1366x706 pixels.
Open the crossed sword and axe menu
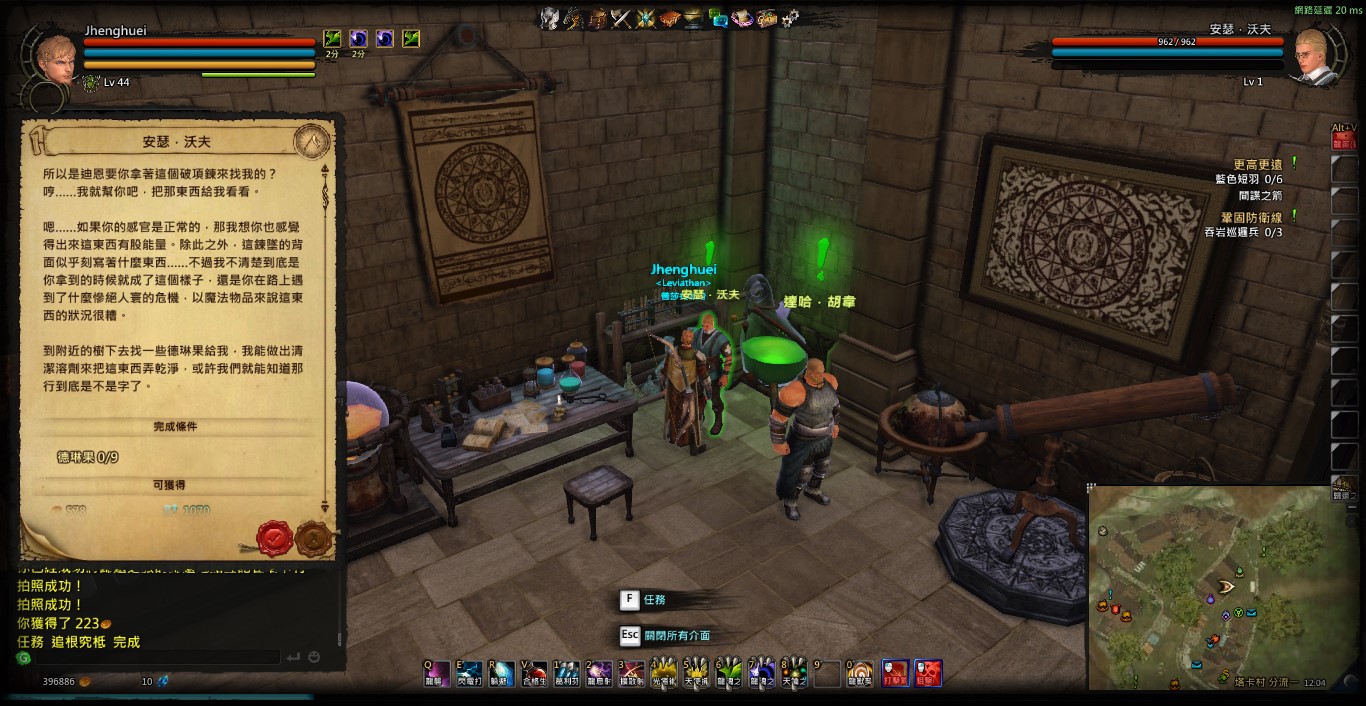(x=621, y=18)
